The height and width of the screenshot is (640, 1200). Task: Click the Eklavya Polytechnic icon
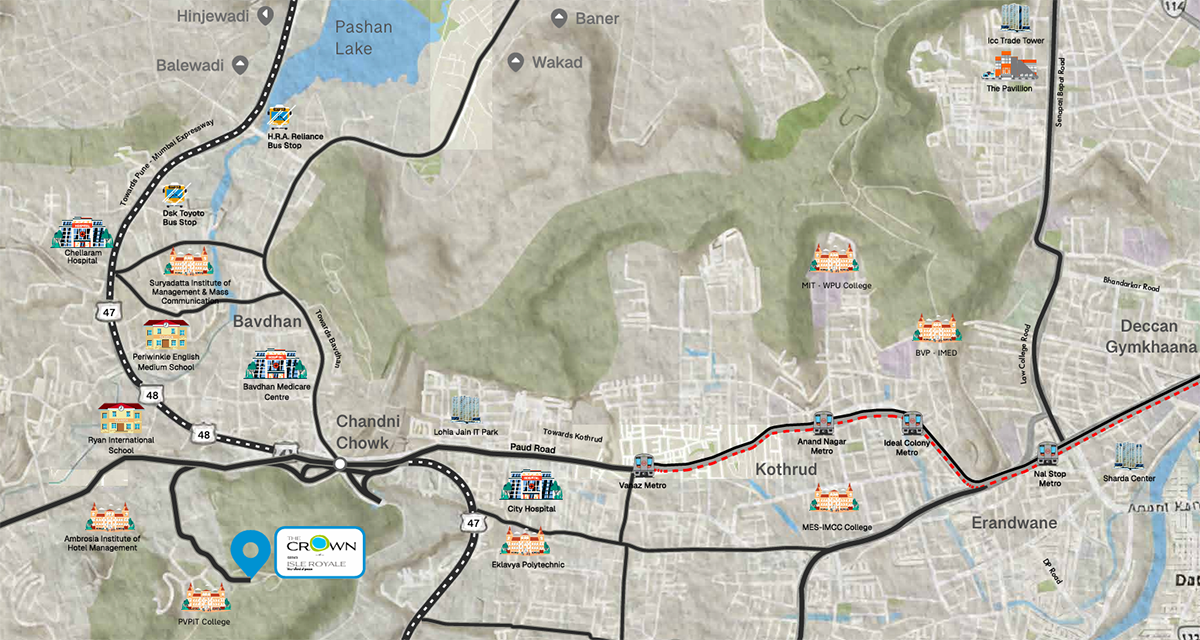(527, 543)
